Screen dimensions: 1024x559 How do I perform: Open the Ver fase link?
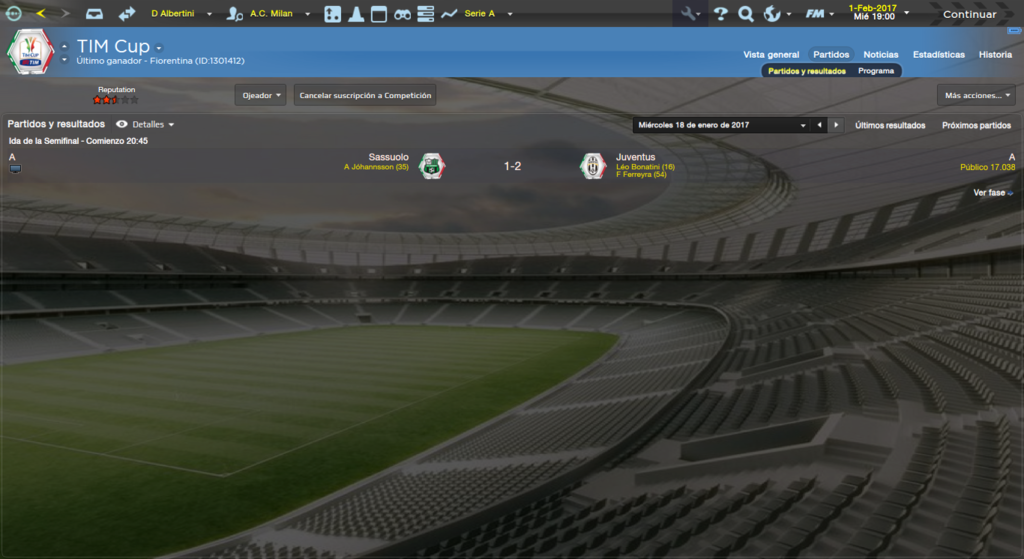992,192
